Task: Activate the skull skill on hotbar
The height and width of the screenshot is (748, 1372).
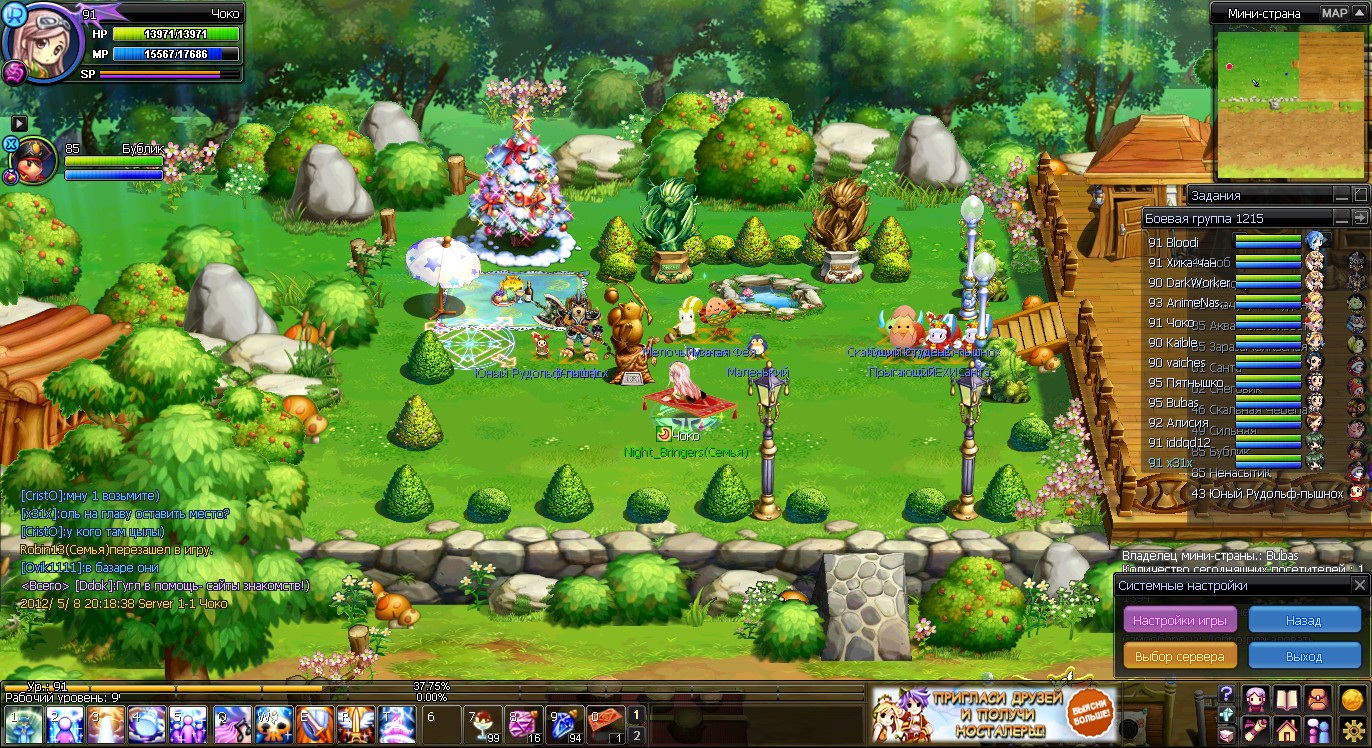Action: pos(273,724)
